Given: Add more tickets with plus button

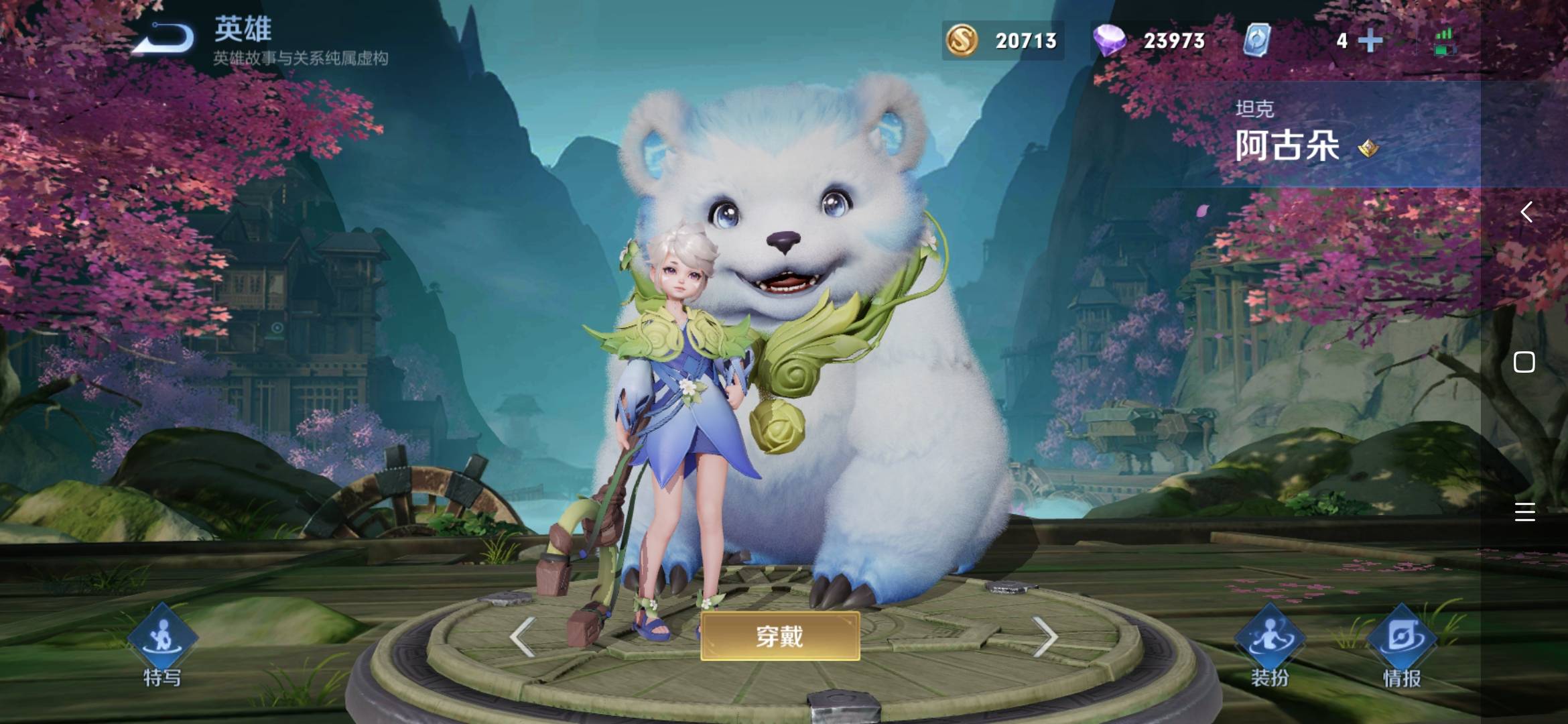Looking at the screenshot, I should (1370, 41).
